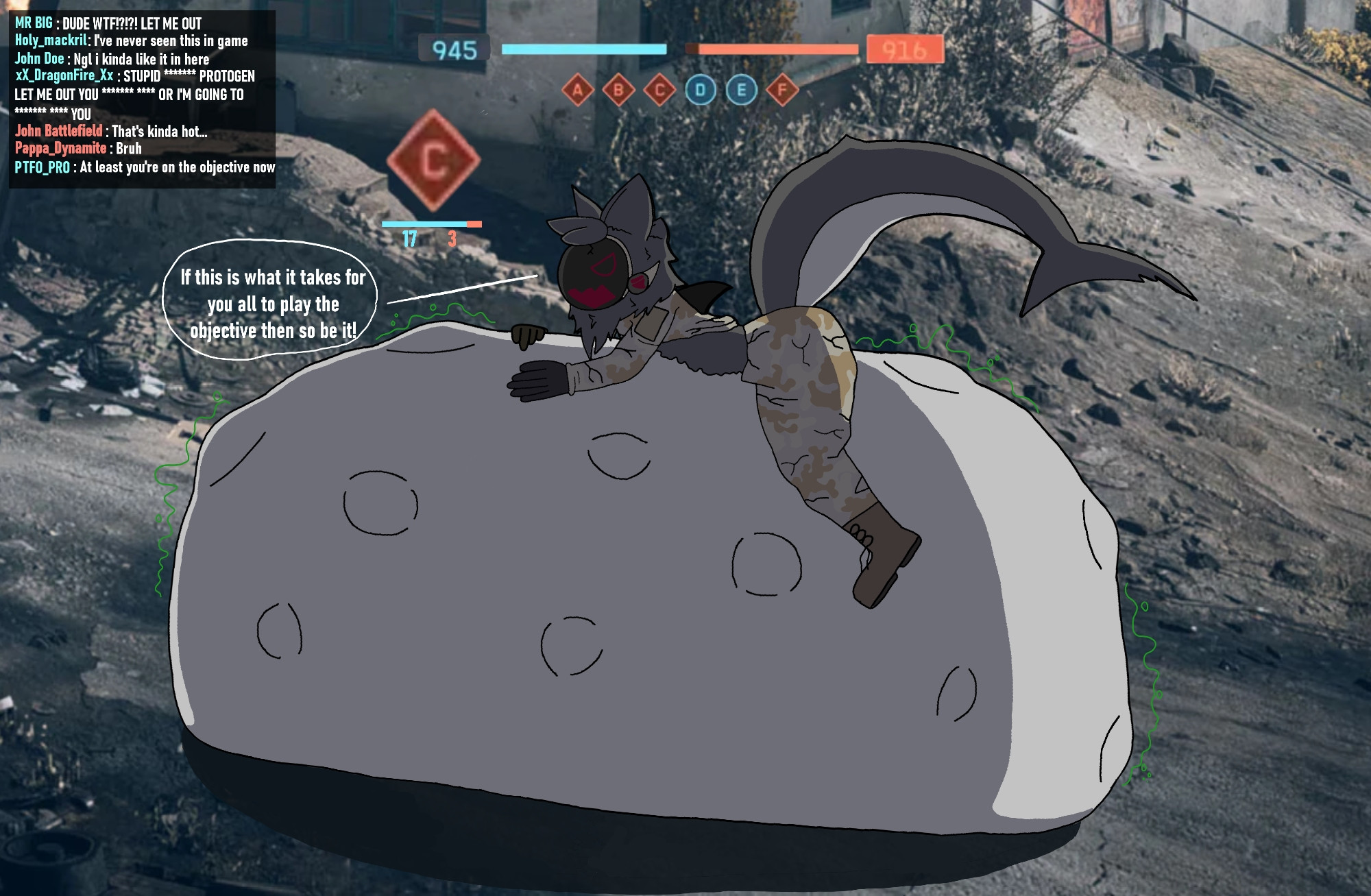Select John Battlefield's chat line

coord(111,131)
